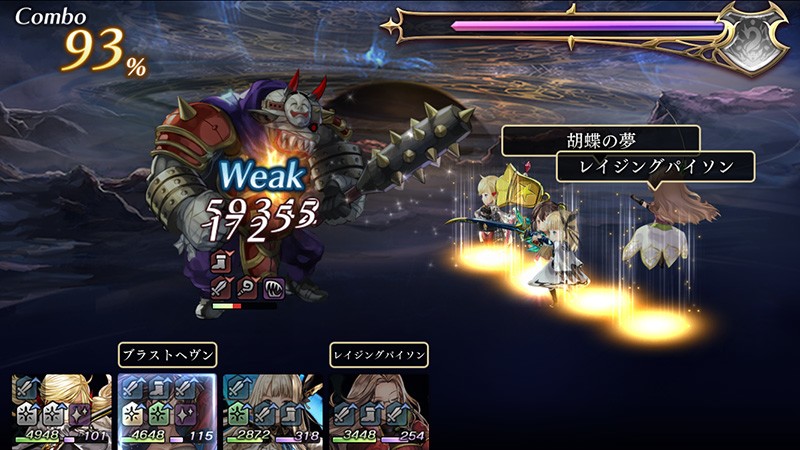
Task: Select the highlighted party portrait with 4648 HP
Action: click(167, 410)
